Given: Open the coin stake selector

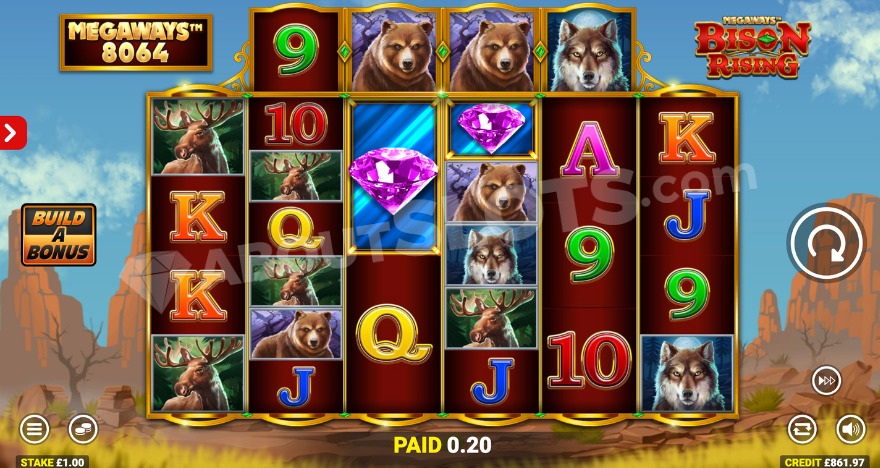Looking at the screenshot, I should coord(83,429).
